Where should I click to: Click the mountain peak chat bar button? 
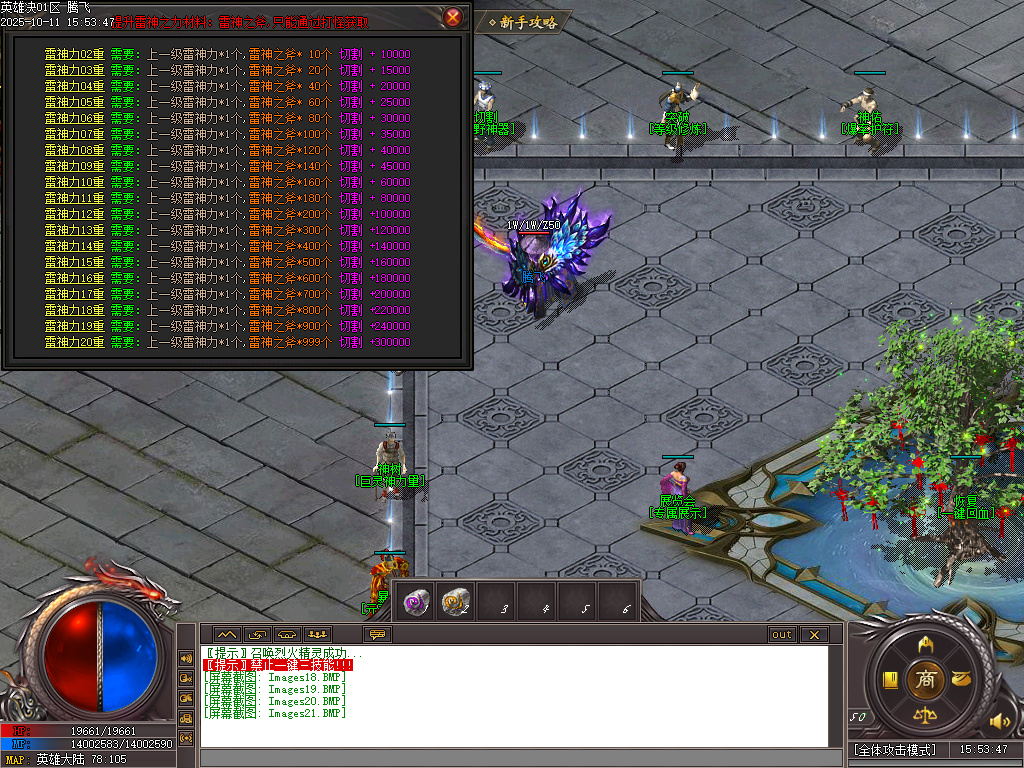(225, 635)
